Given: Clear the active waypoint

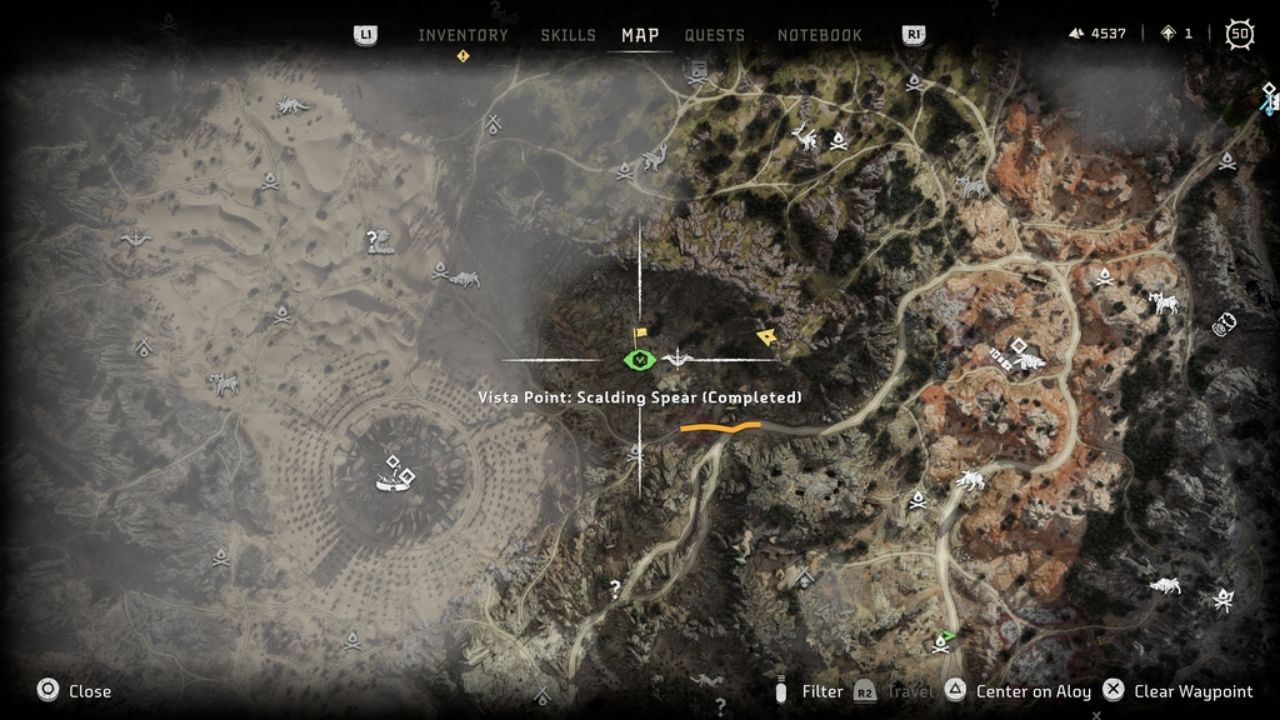Looking at the screenshot, I should [x=1178, y=691].
